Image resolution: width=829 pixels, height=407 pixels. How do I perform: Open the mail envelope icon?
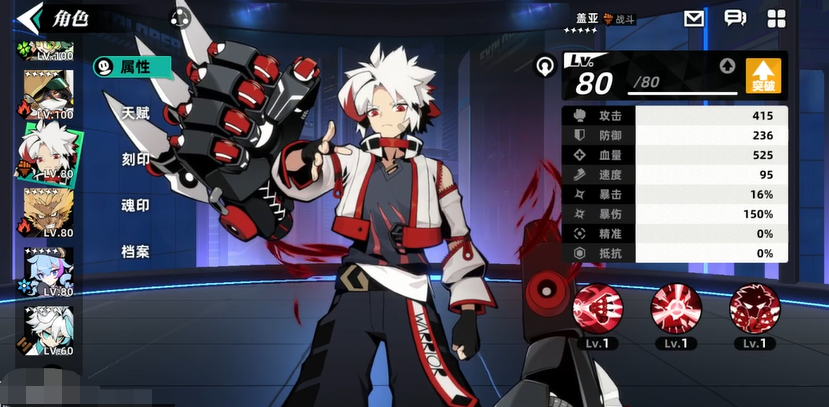[x=694, y=18]
